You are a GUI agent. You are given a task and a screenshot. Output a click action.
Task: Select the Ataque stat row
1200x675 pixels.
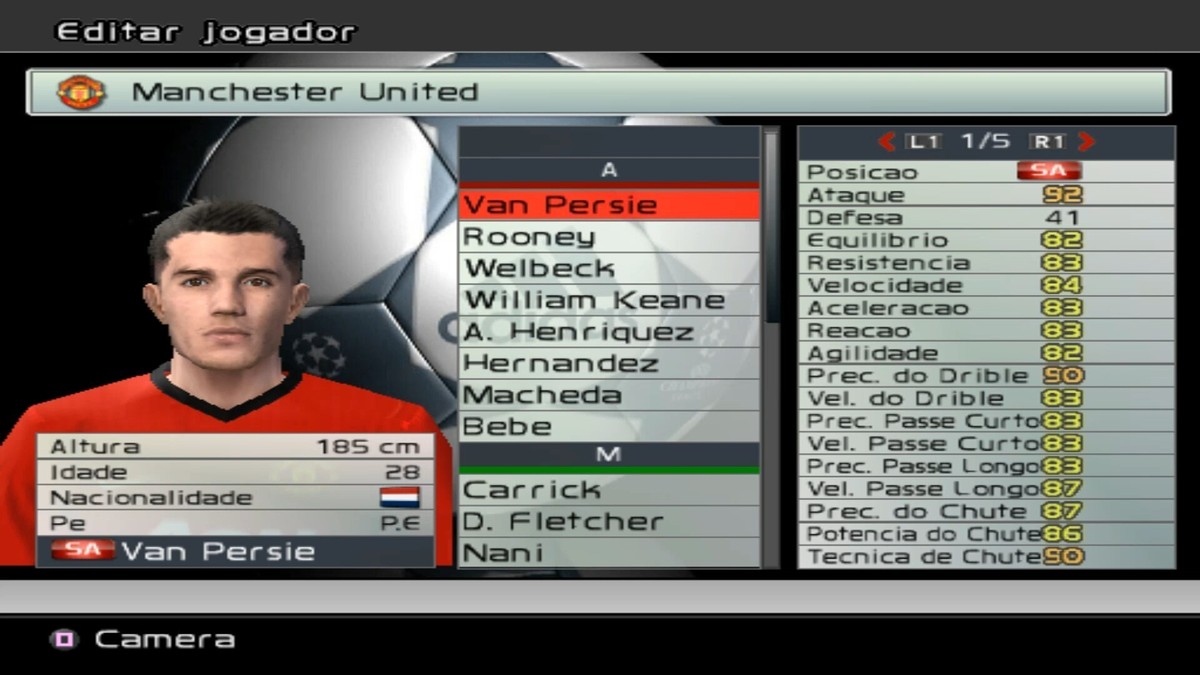click(986, 195)
